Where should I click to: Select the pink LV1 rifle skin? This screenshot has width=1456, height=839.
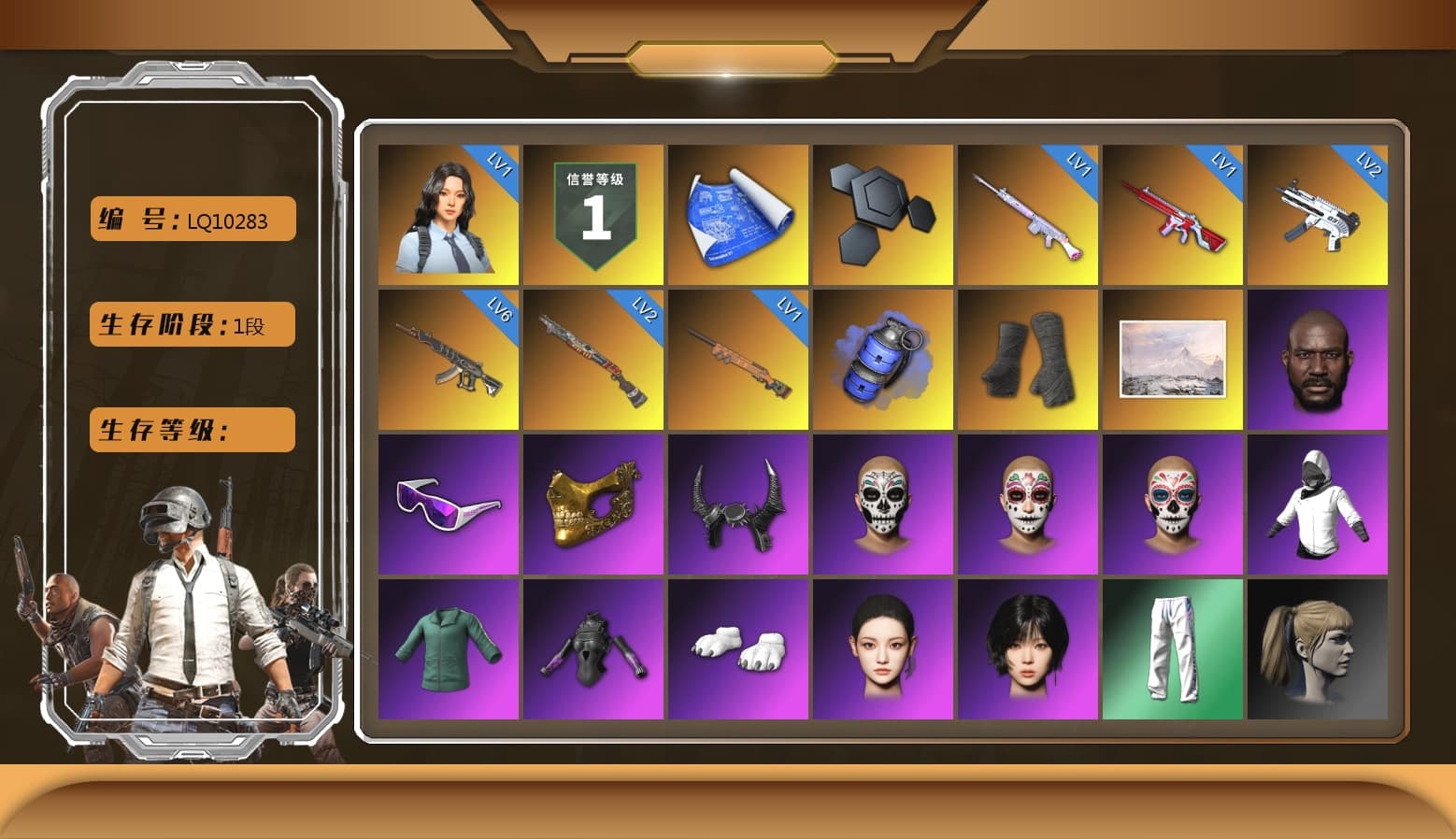coord(1028,213)
